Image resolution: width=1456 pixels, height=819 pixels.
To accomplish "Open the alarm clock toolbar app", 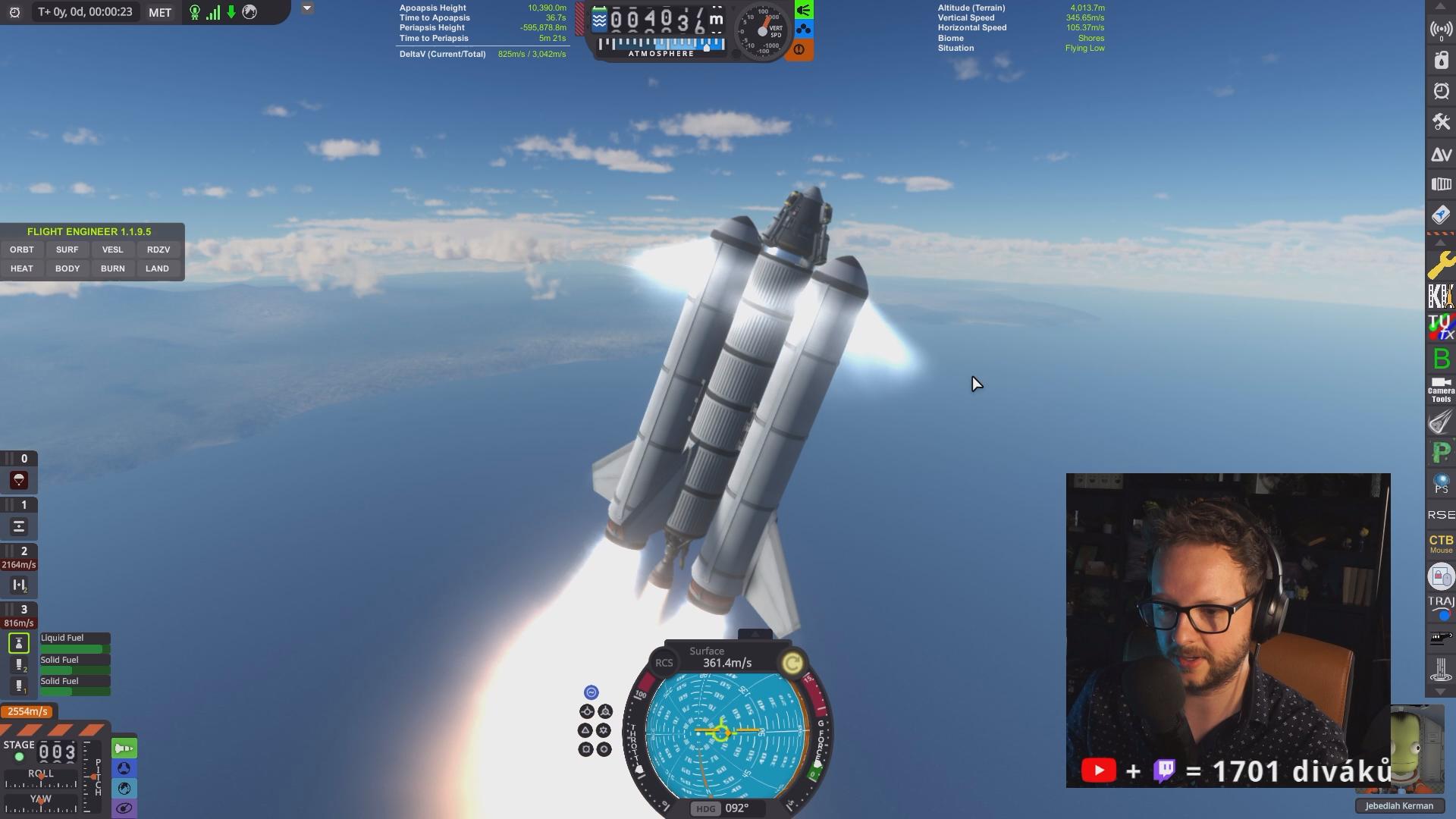I will 1441,92.
